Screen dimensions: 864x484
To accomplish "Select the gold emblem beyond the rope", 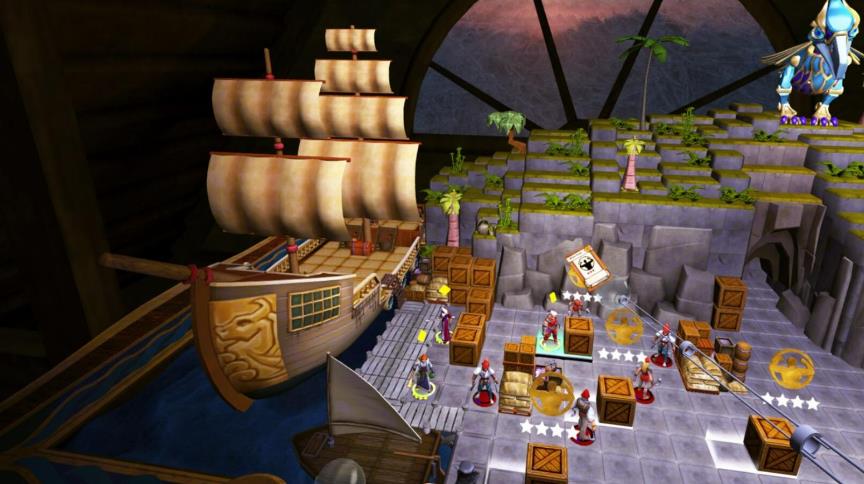I will coord(791,369).
